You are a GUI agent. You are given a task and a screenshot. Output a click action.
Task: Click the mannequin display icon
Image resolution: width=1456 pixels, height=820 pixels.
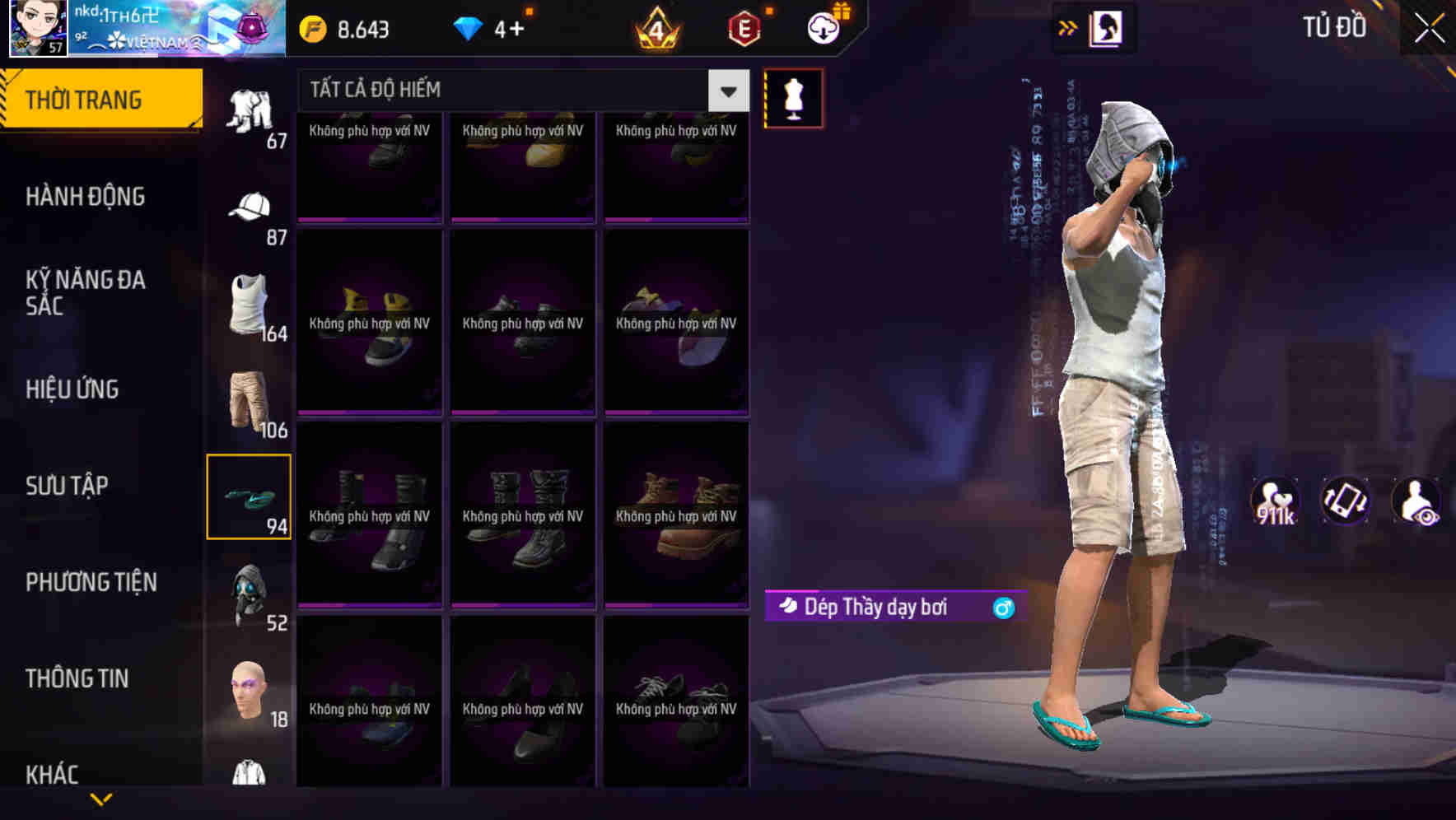point(793,97)
